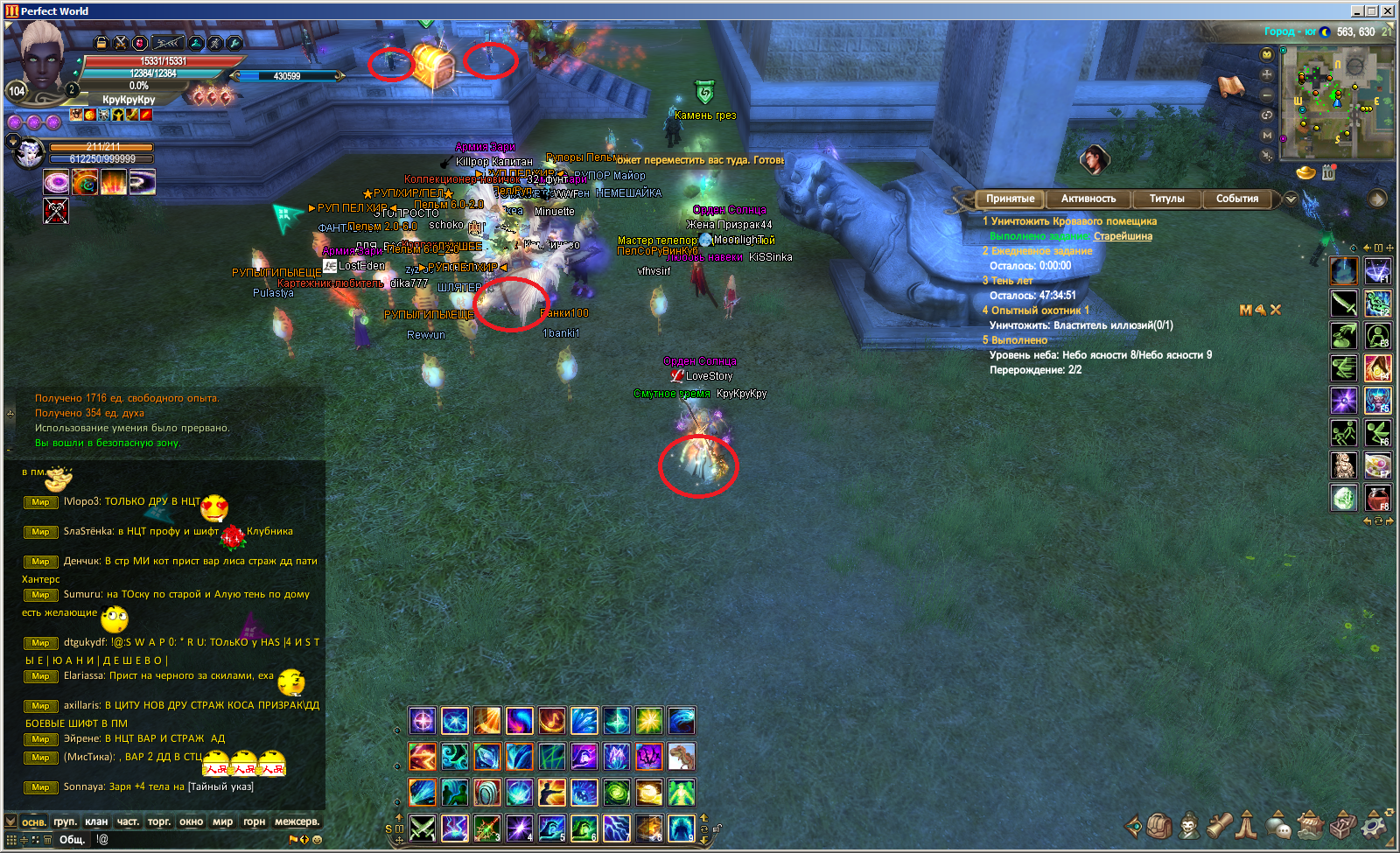Open the backpack inventory

click(x=1159, y=825)
